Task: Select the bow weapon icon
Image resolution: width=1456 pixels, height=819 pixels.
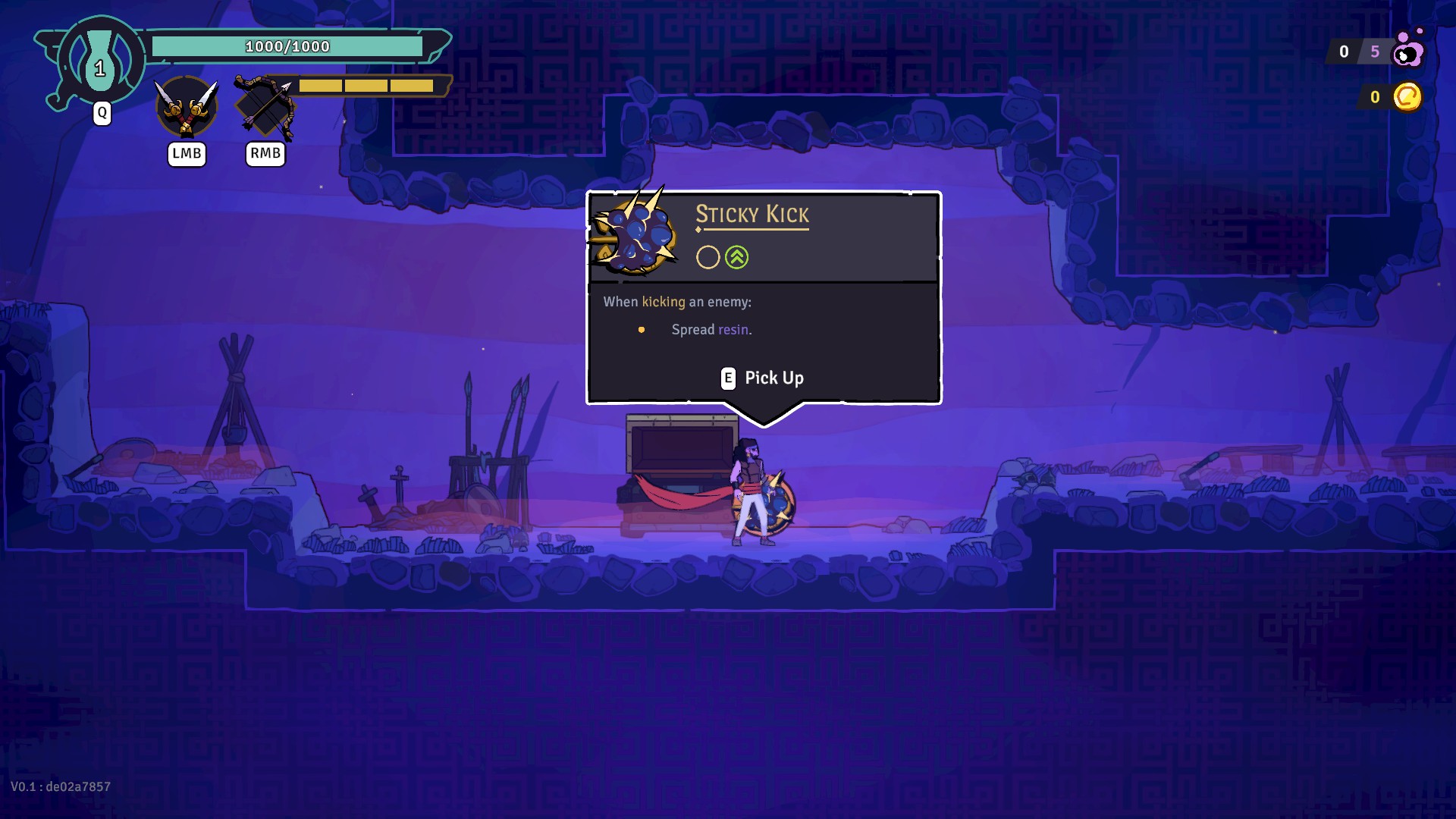Action: tap(265, 108)
